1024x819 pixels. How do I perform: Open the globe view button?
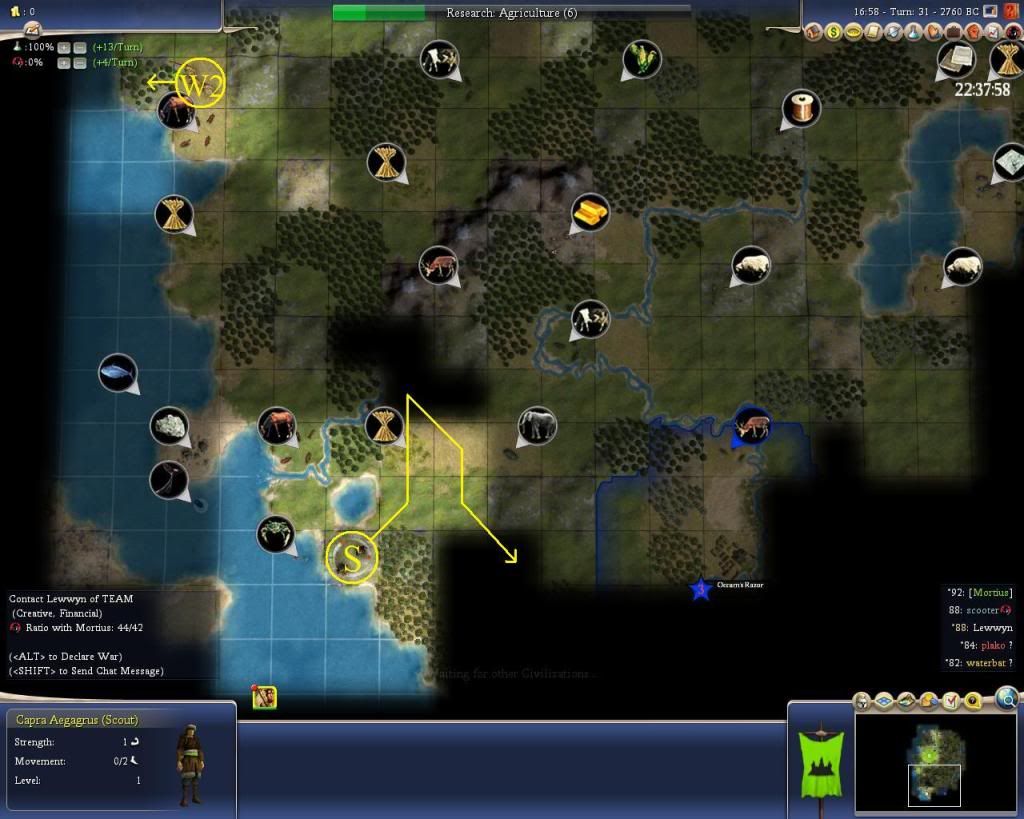(x=1007, y=698)
